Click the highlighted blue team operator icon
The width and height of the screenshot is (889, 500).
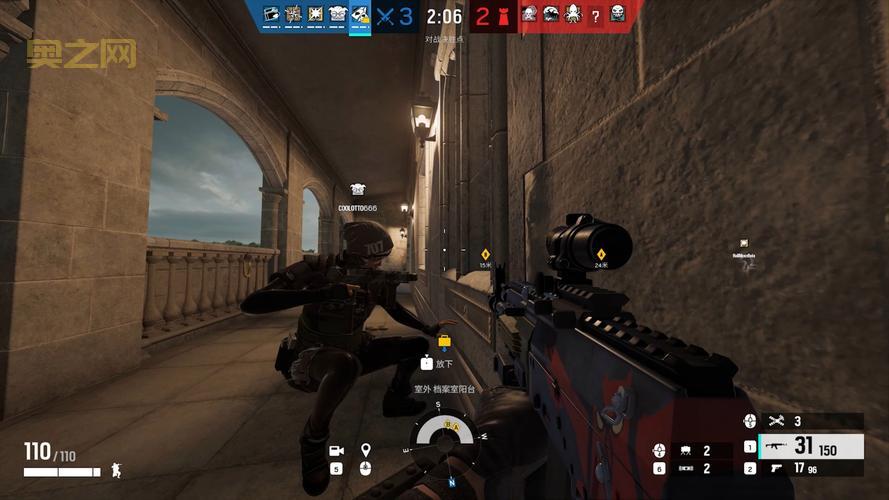(x=359, y=14)
